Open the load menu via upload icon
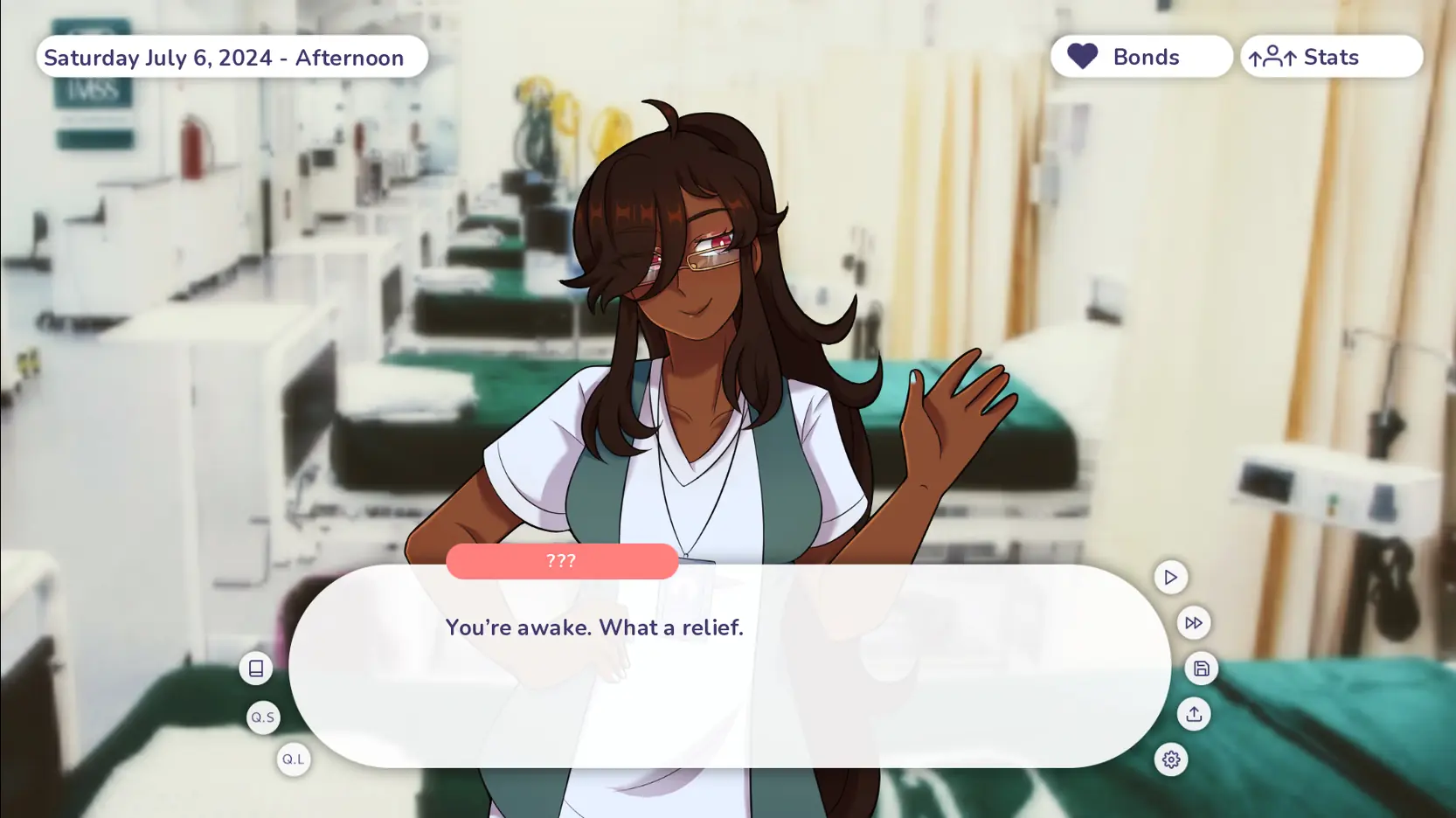Screen dimensions: 1456x818 pos(1193,714)
